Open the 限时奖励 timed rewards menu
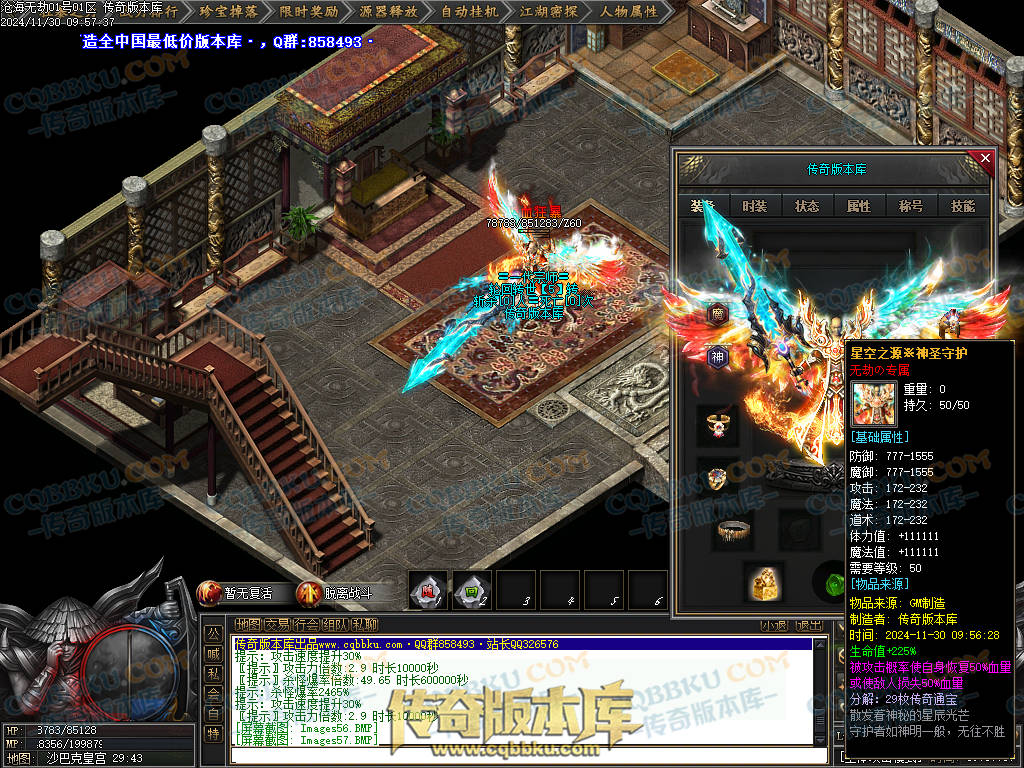The height and width of the screenshot is (768, 1024). point(308,12)
